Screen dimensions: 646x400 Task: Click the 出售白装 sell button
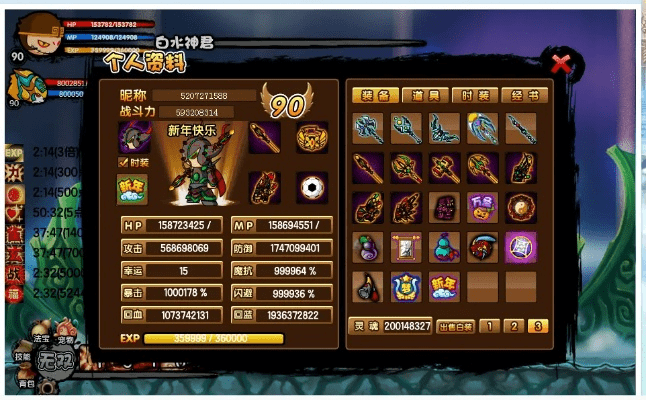tap(453, 326)
